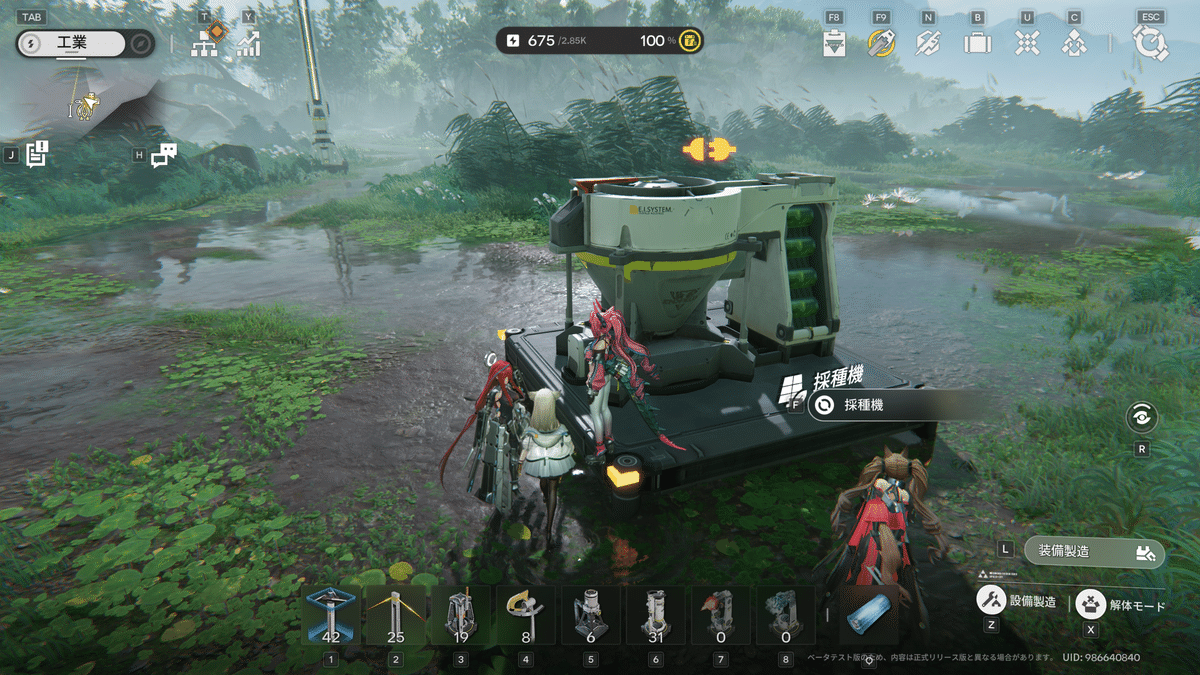This screenshot has width=1200, height=675.
Task: Open the chat bubbles icon
Action: pos(163,155)
